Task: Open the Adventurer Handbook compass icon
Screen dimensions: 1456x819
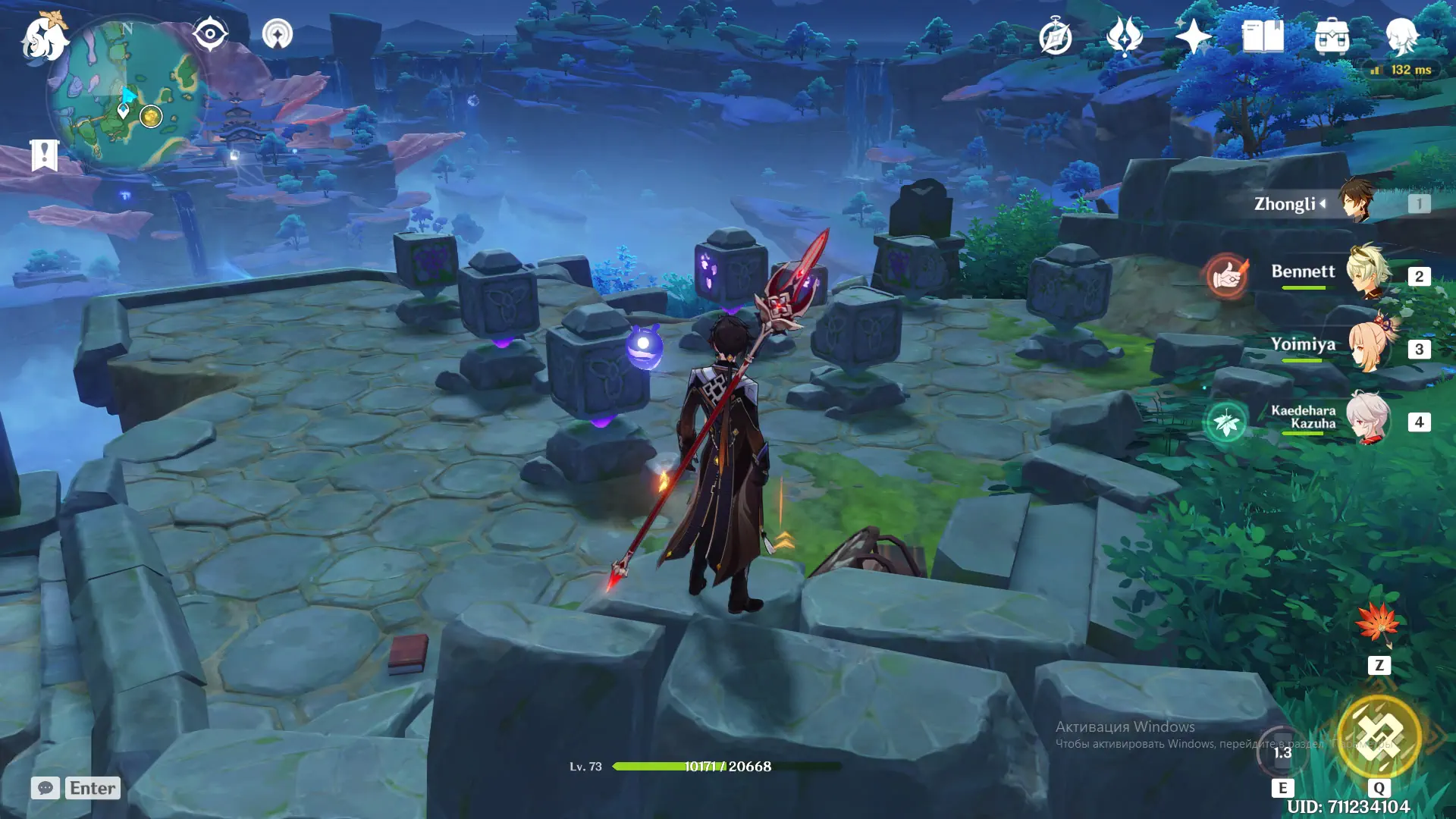Action: pos(1055,37)
